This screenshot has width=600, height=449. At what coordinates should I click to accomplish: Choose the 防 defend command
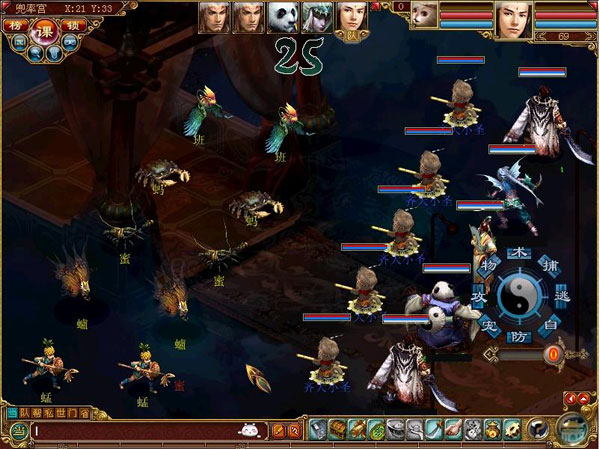[517, 337]
